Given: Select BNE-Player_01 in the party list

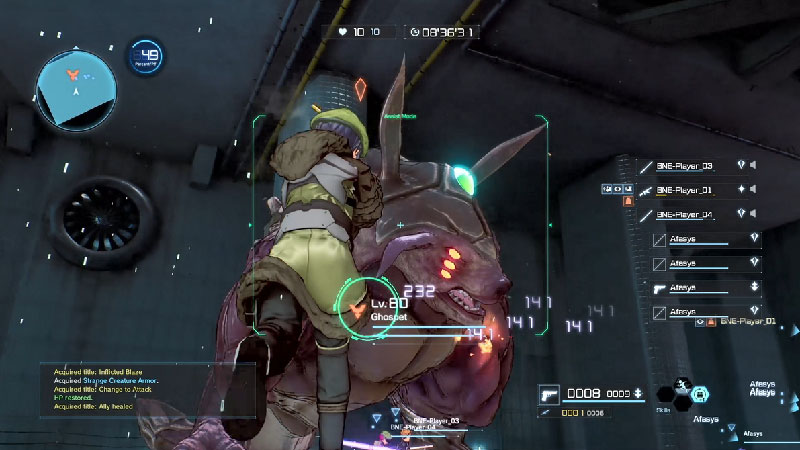Looking at the screenshot, I should 685,190.
